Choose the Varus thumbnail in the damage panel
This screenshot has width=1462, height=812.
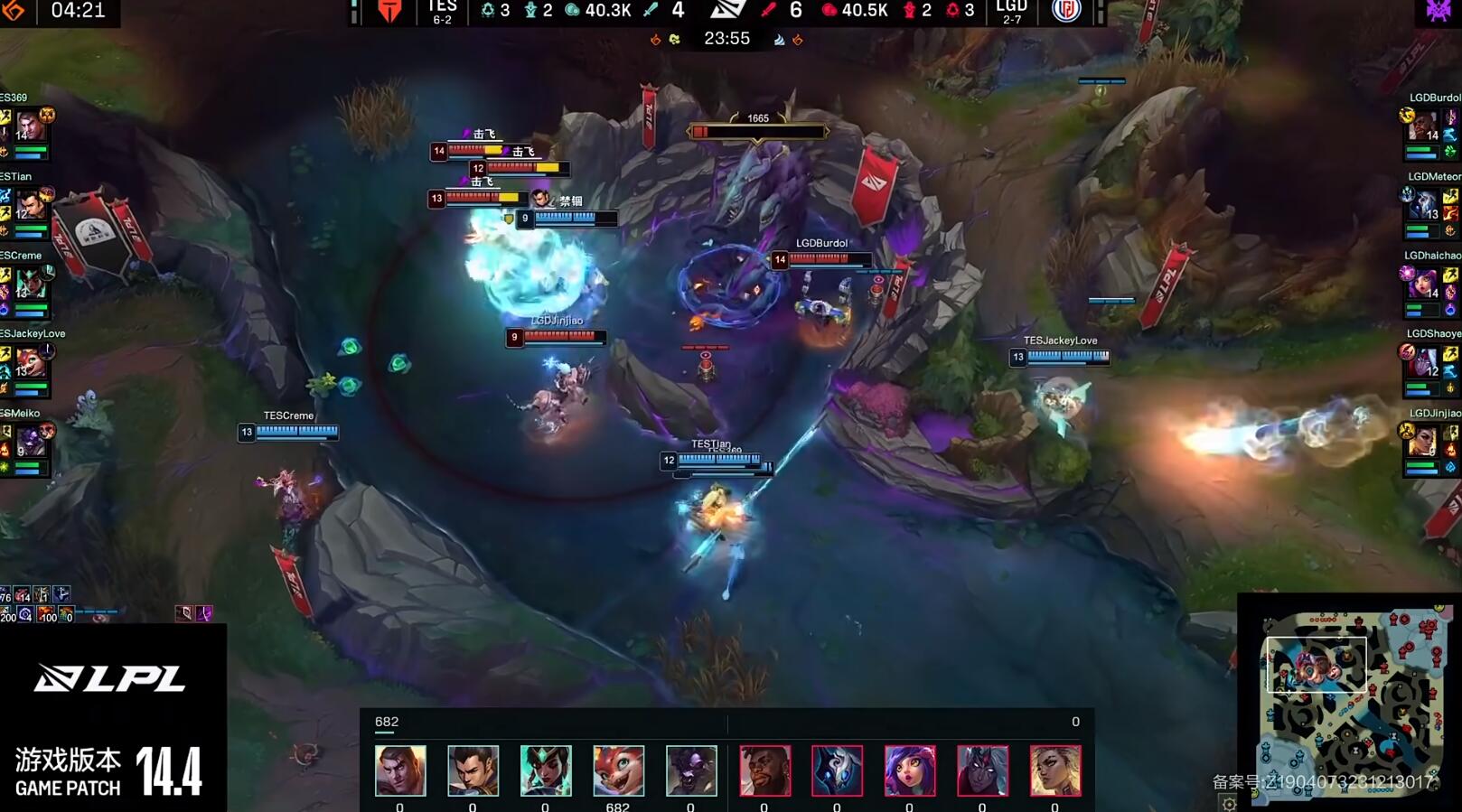pos(982,770)
